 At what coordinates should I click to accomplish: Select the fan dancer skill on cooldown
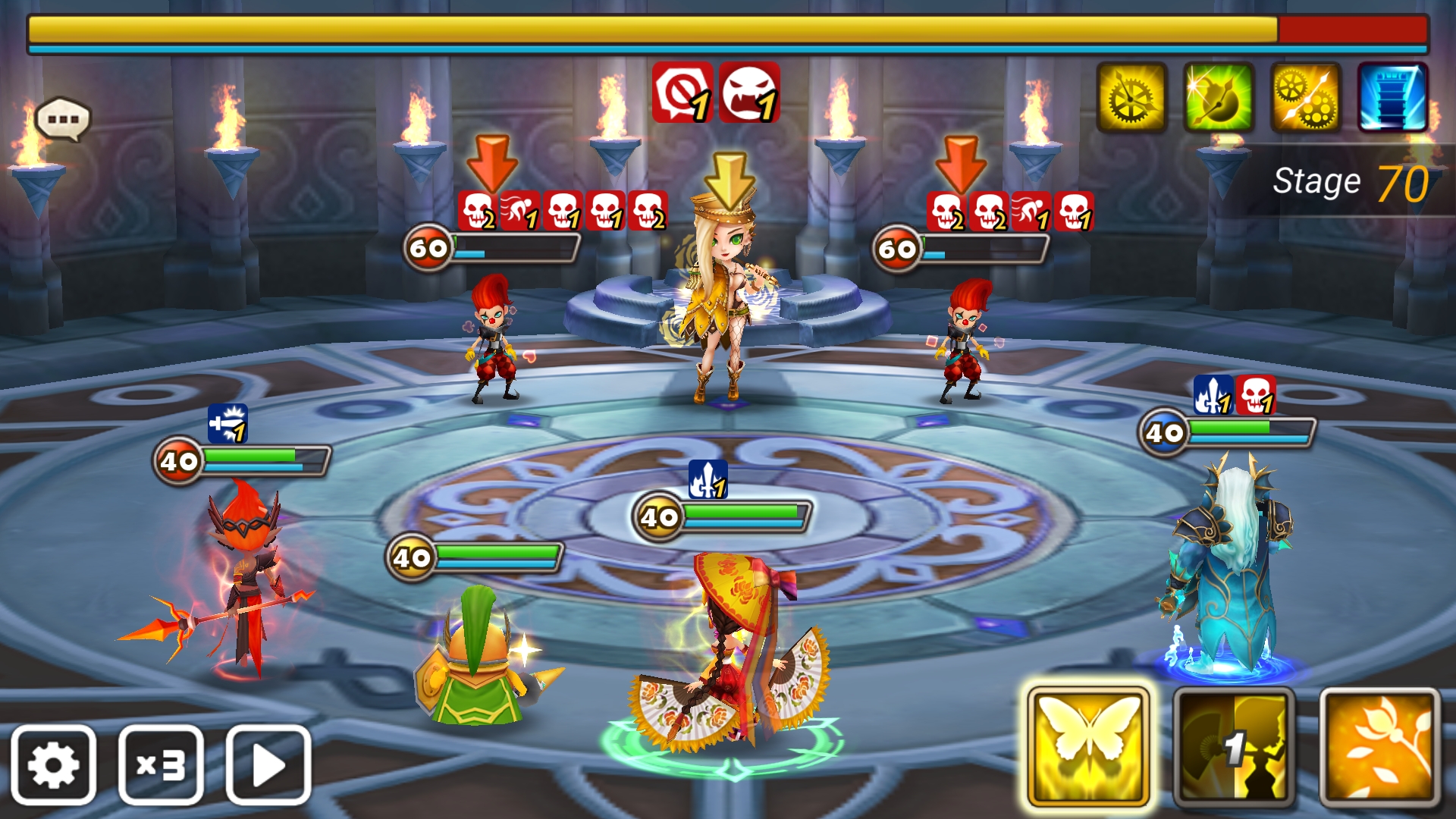pyautogui.click(x=1234, y=747)
